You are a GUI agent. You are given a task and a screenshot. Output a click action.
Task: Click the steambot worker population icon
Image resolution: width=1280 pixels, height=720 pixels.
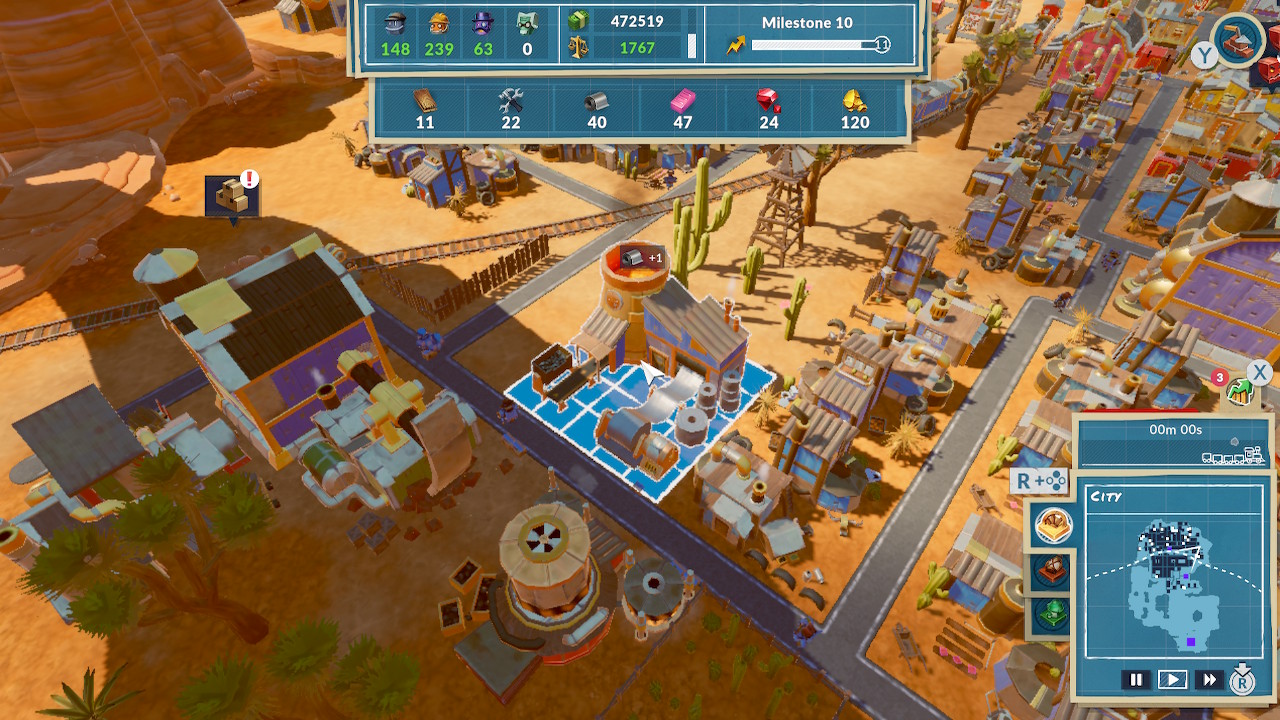(x=395, y=25)
